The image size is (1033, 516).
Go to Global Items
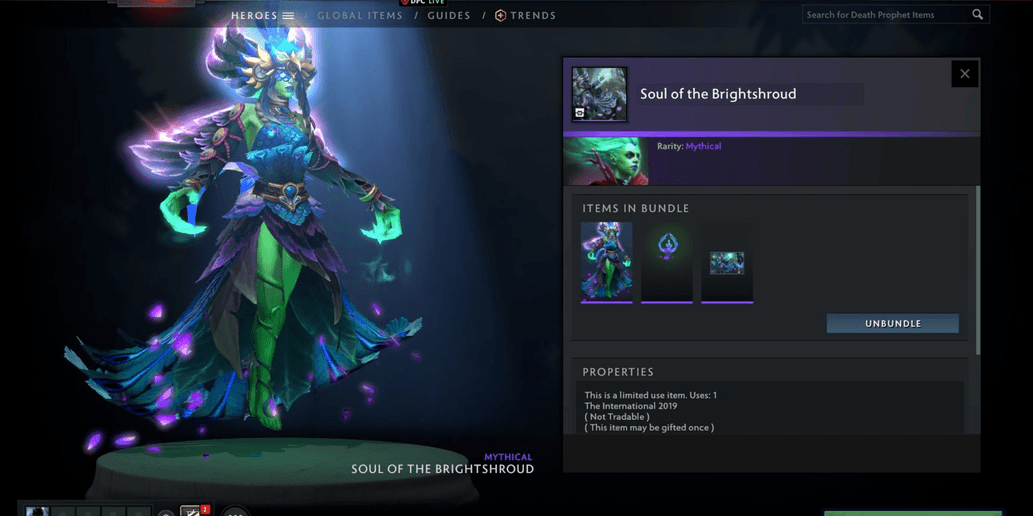click(x=360, y=16)
